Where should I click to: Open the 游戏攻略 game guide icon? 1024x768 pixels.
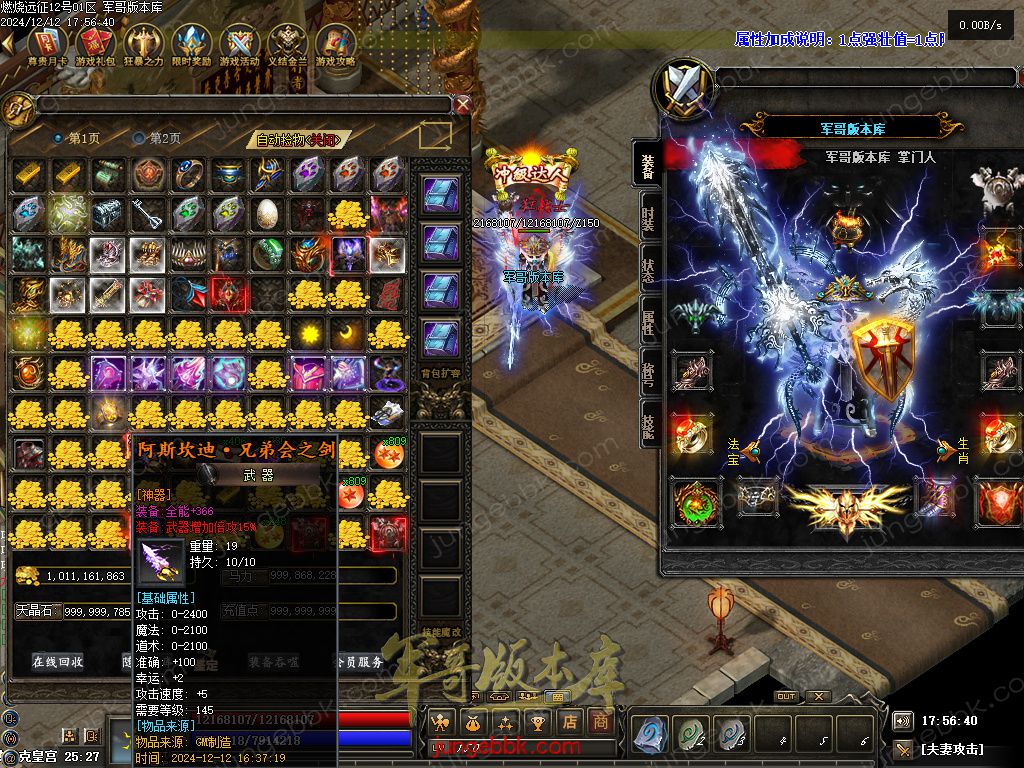pos(336,45)
